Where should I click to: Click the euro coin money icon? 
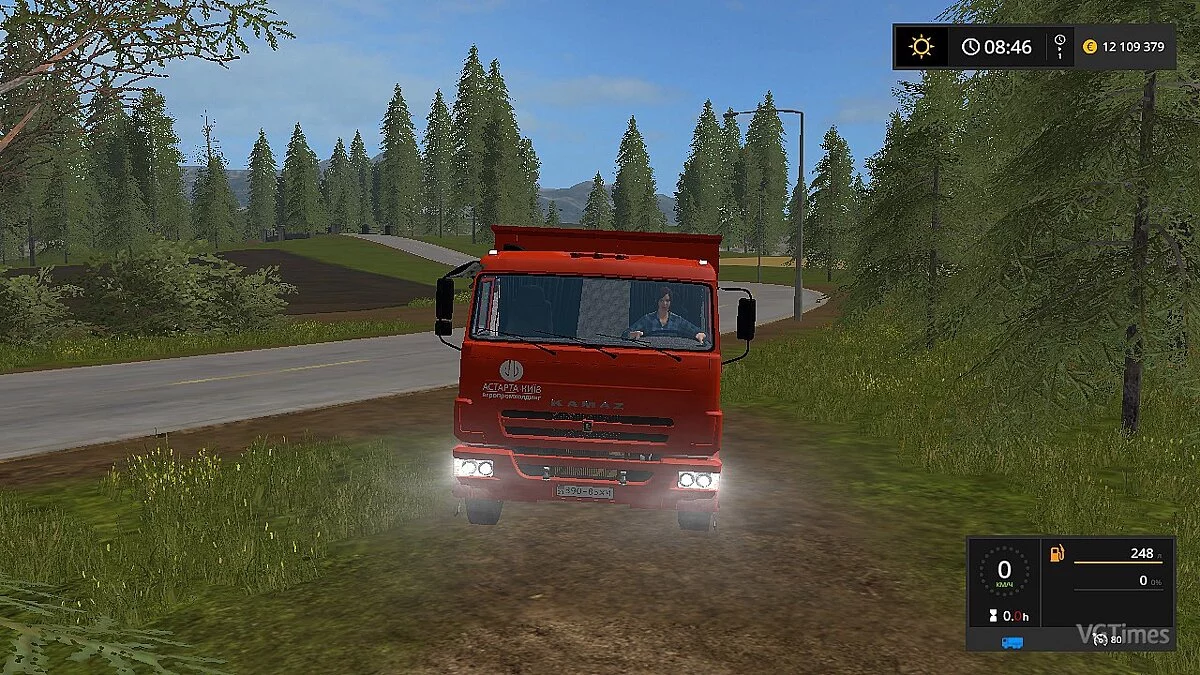[1090, 47]
